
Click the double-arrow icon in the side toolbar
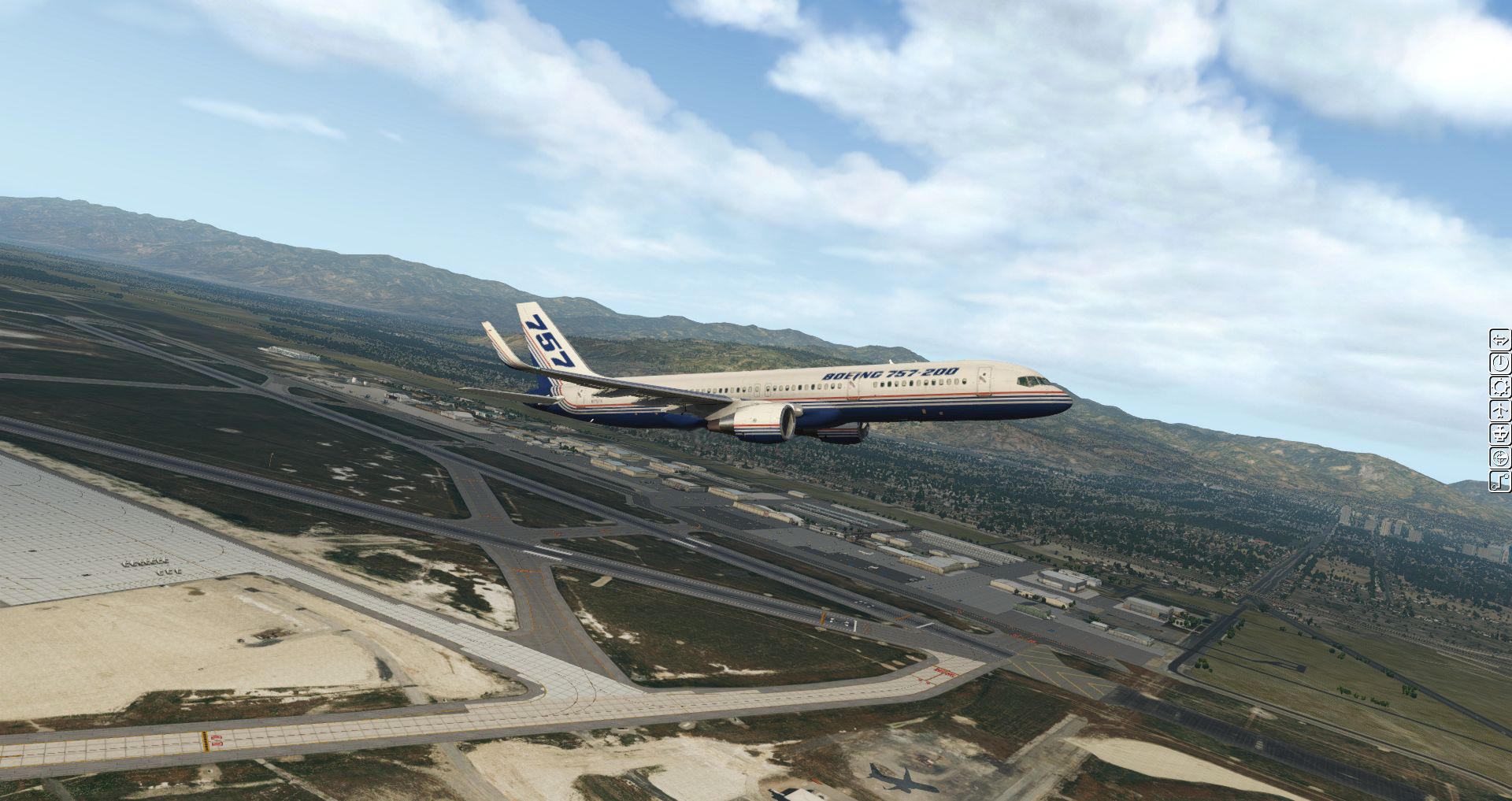click(1500, 340)
